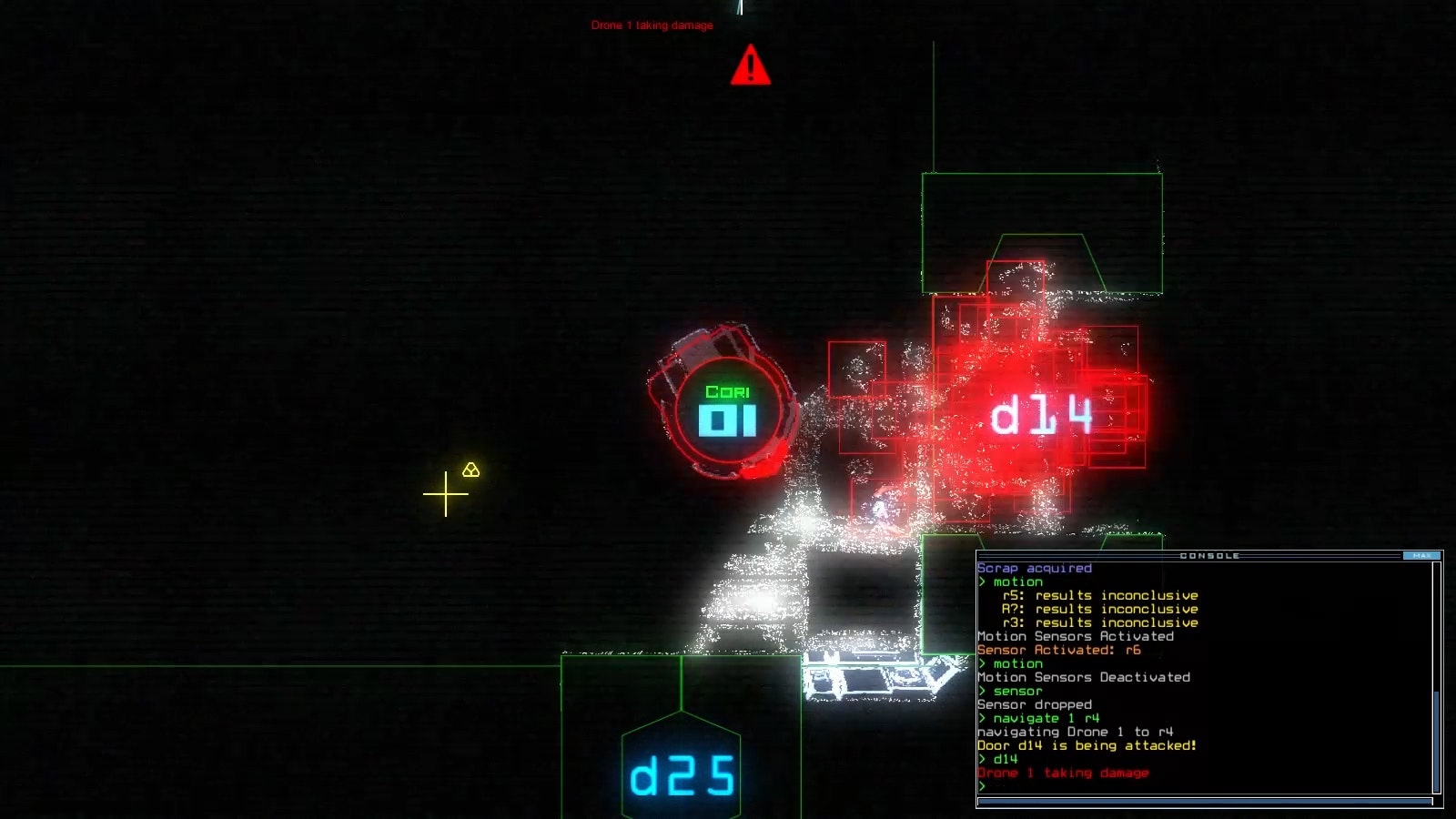
Task: Click the d14 door label
Action: (x=1041, y=416)
